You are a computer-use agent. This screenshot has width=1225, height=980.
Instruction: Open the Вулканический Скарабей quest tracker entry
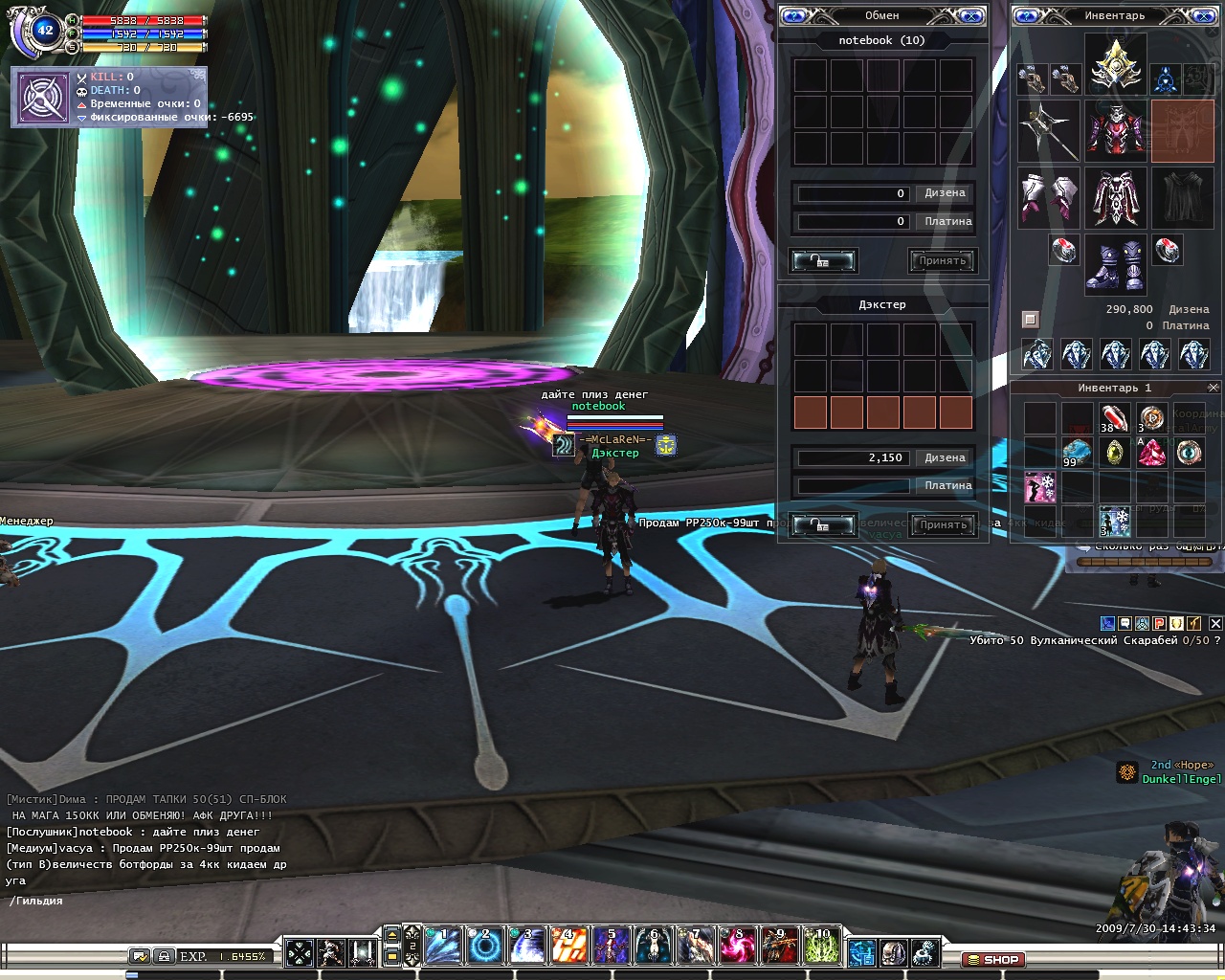[x=1090, y=640]
